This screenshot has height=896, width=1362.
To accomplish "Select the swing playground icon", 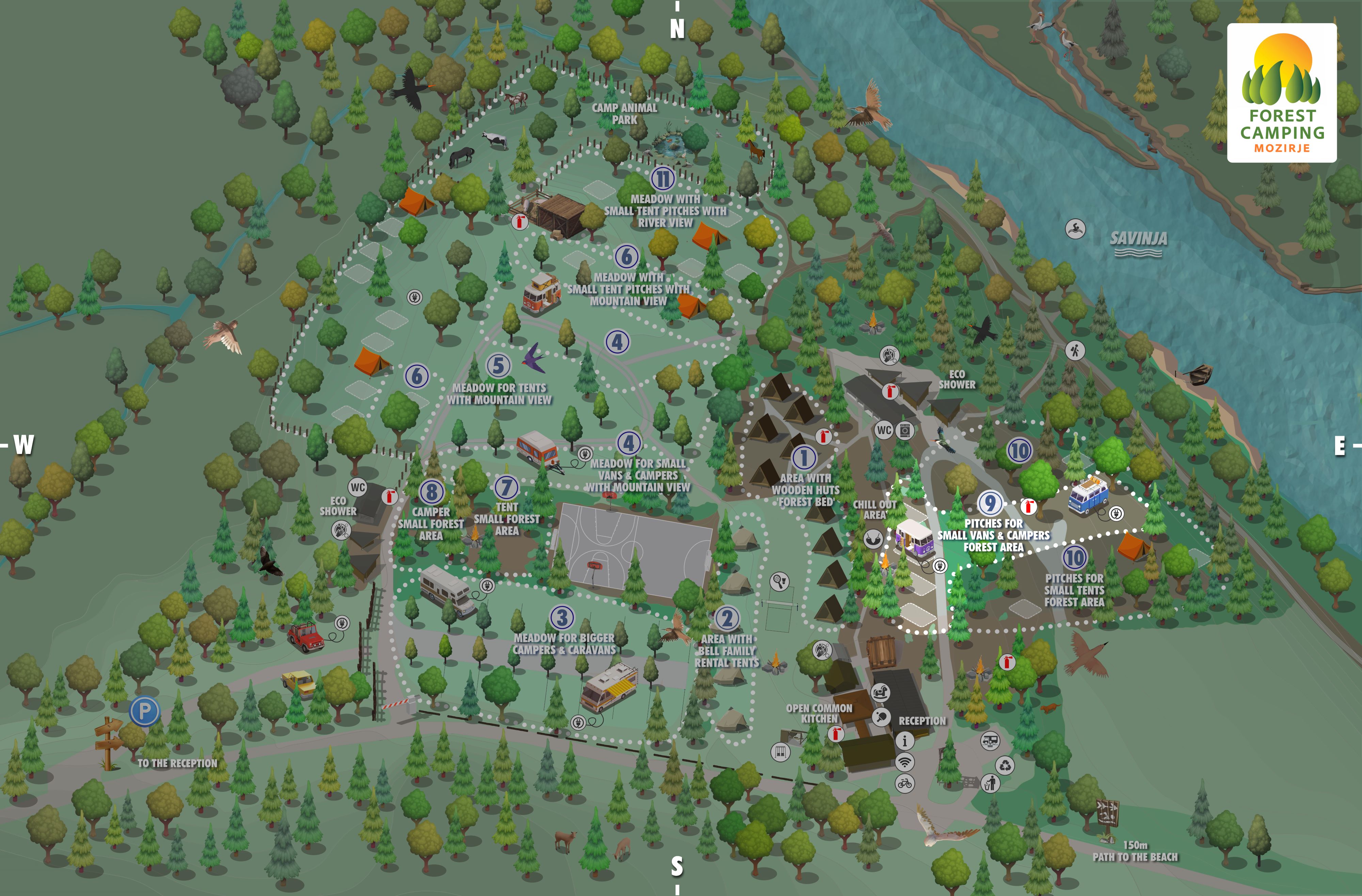I will pyautogui.click(x=780, y=751).
